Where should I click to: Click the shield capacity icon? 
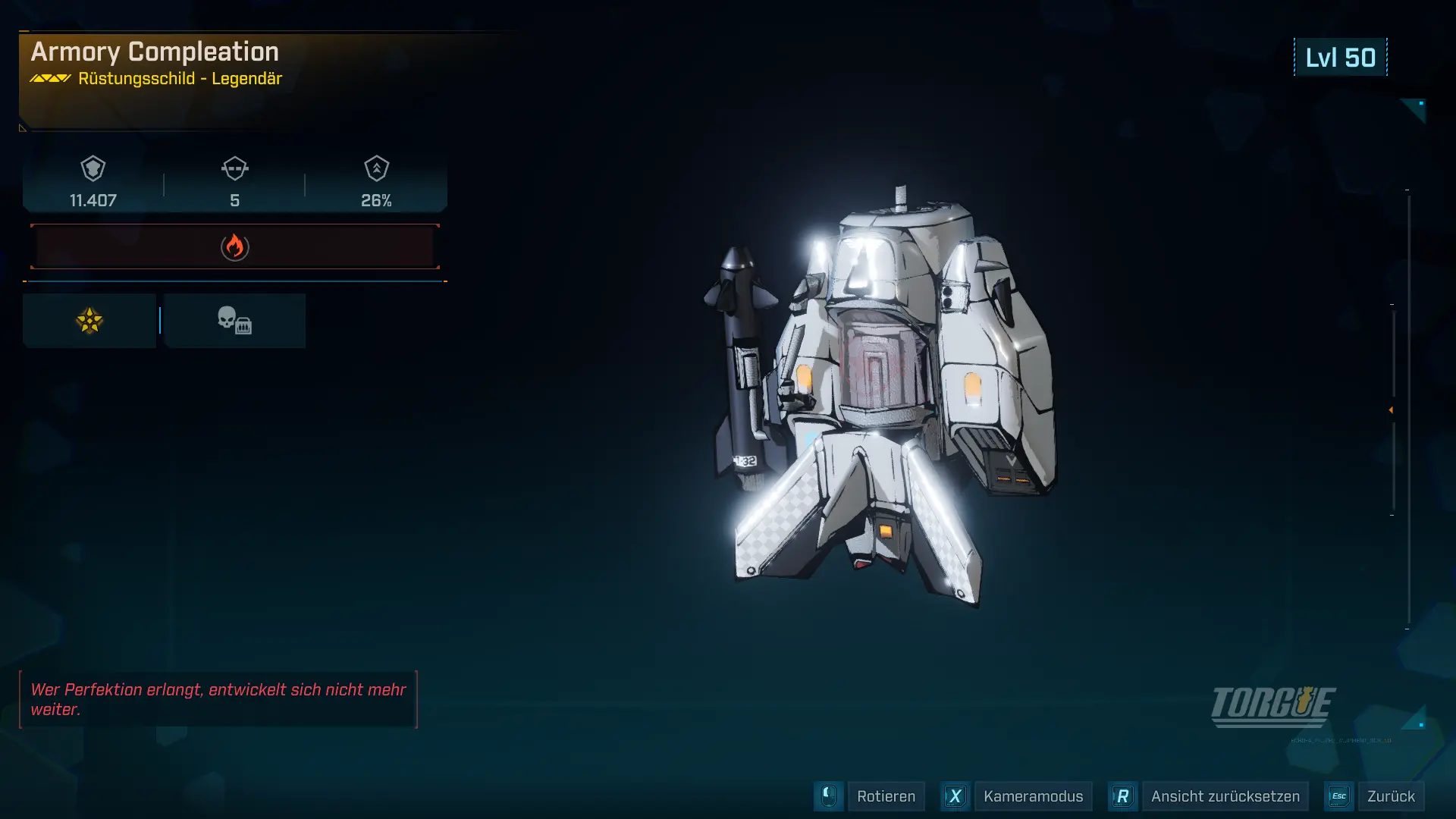[93, 168]
